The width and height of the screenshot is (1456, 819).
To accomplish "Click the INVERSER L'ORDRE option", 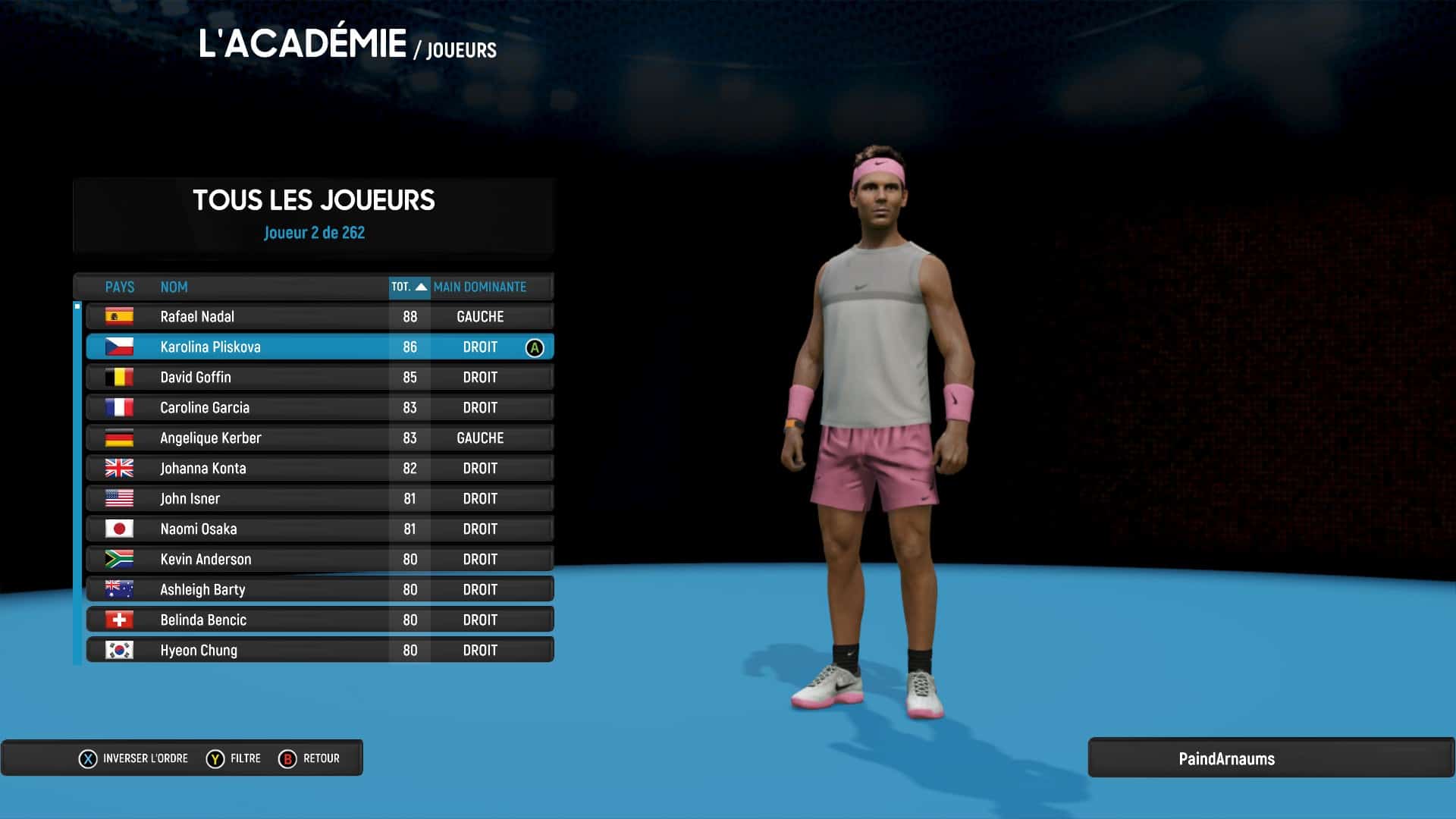I will coord(133,758).
